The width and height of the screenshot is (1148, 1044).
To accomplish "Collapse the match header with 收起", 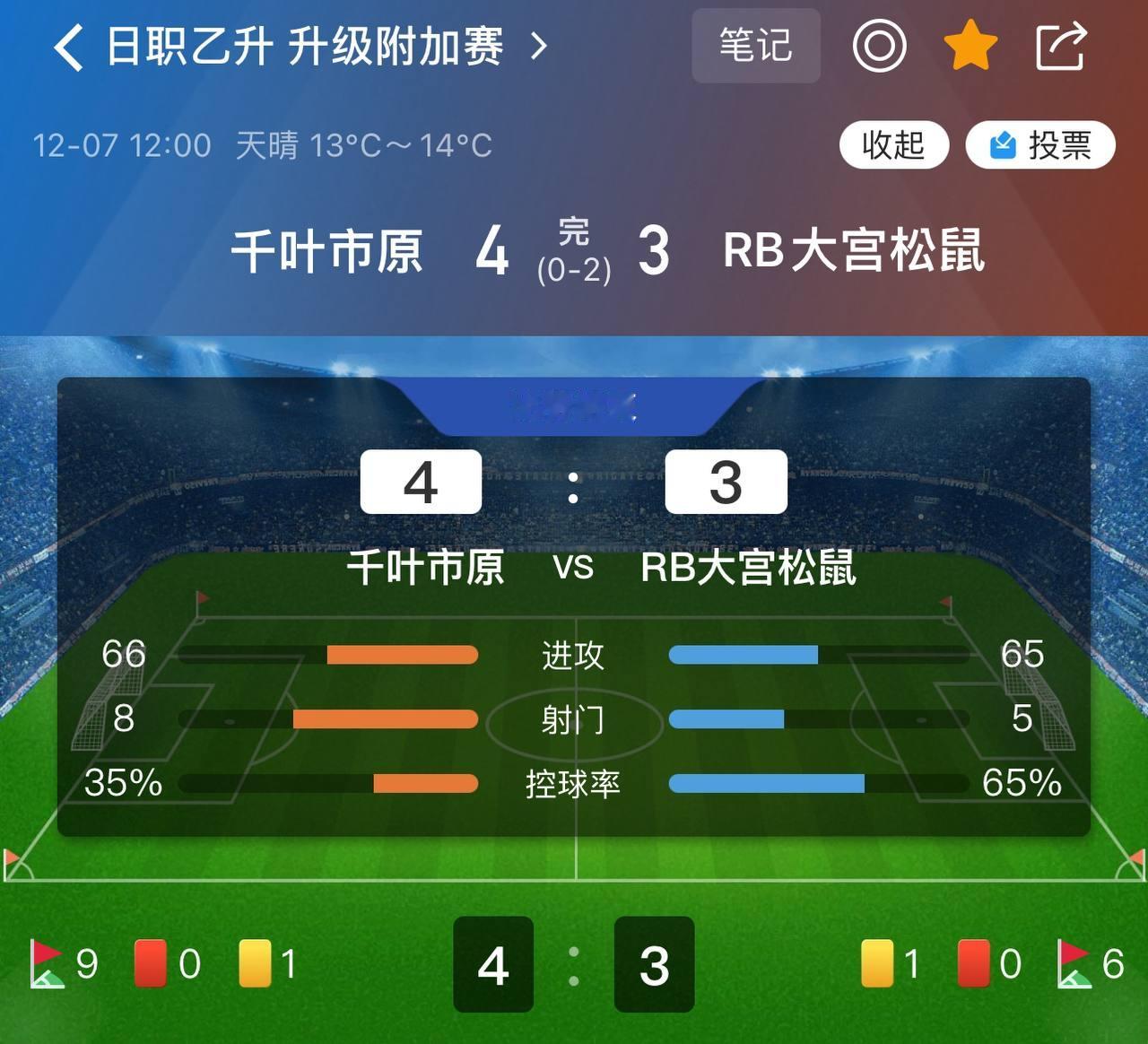I will point(894,144).
